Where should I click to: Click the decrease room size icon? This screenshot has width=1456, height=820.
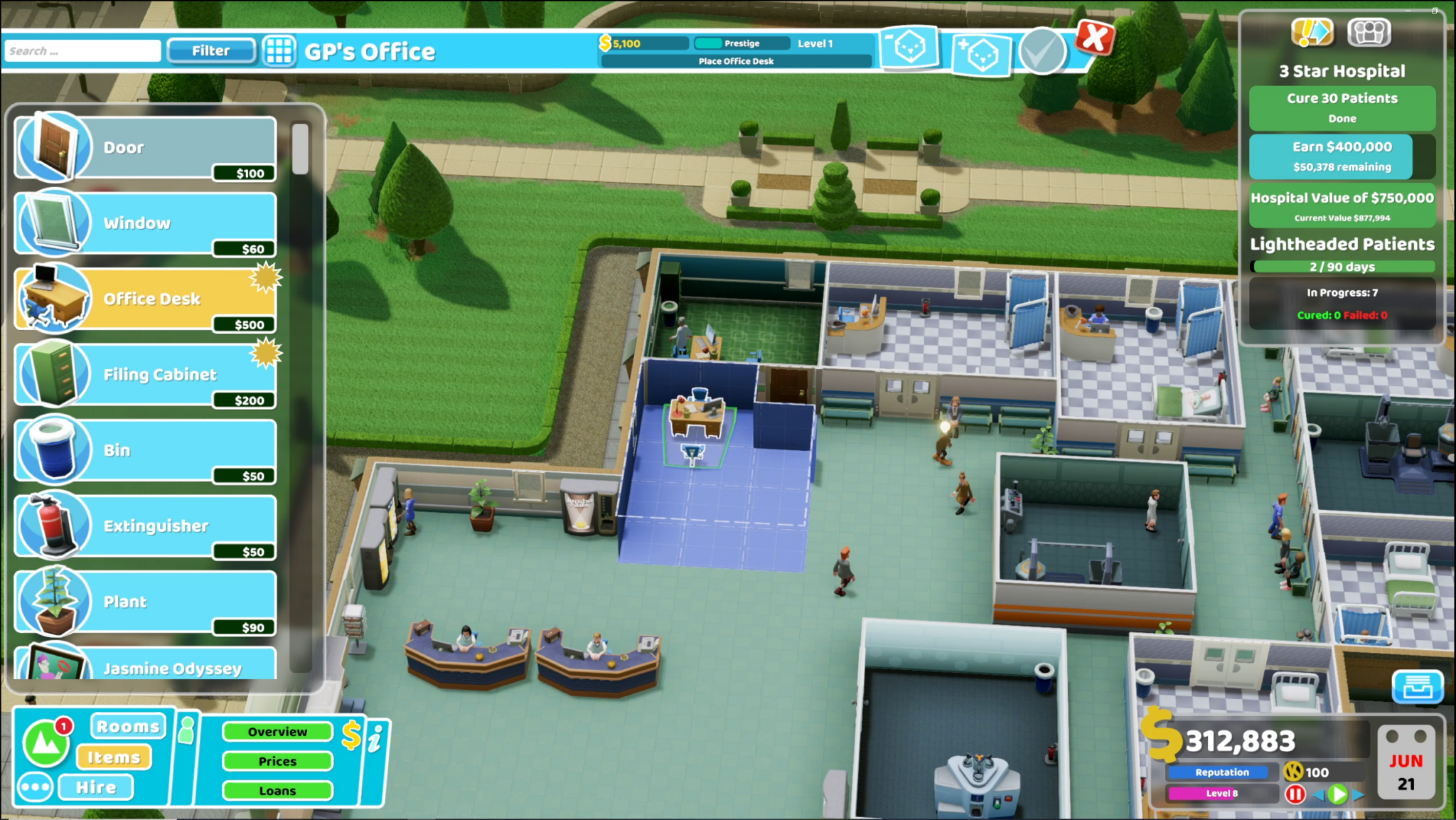point(909,48)
